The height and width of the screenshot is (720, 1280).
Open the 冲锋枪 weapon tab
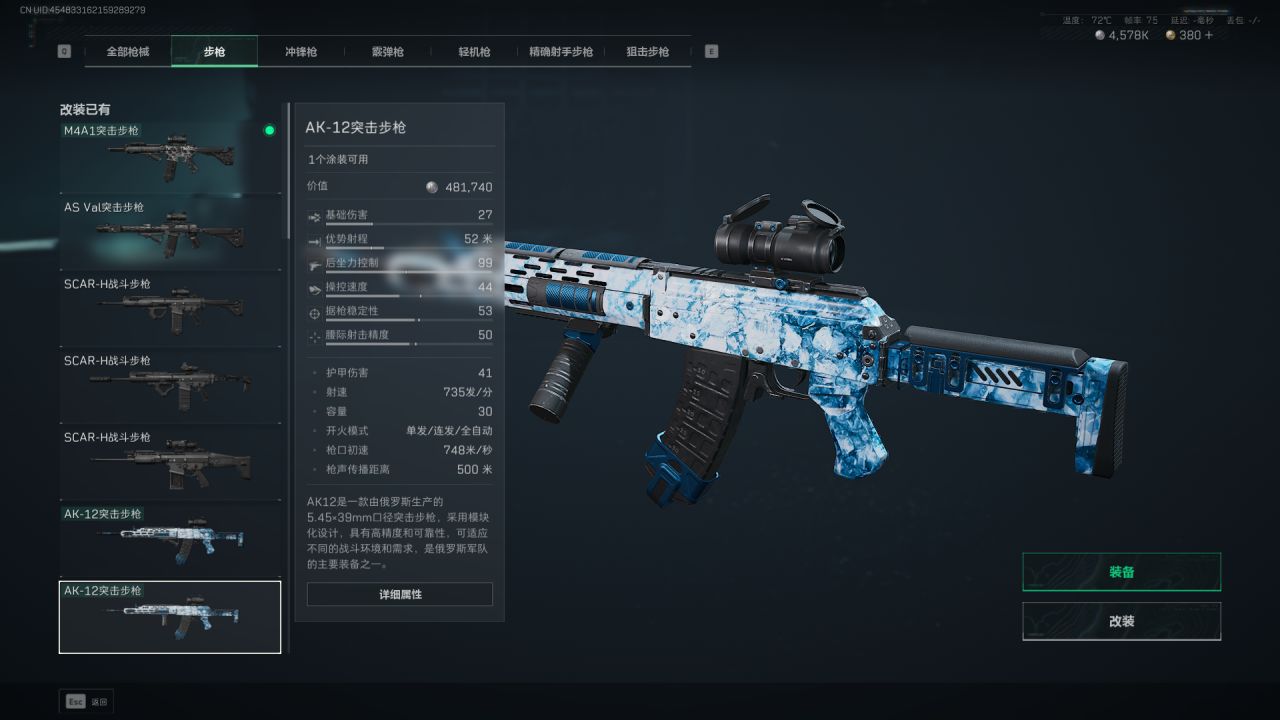(x=301, y=52)
